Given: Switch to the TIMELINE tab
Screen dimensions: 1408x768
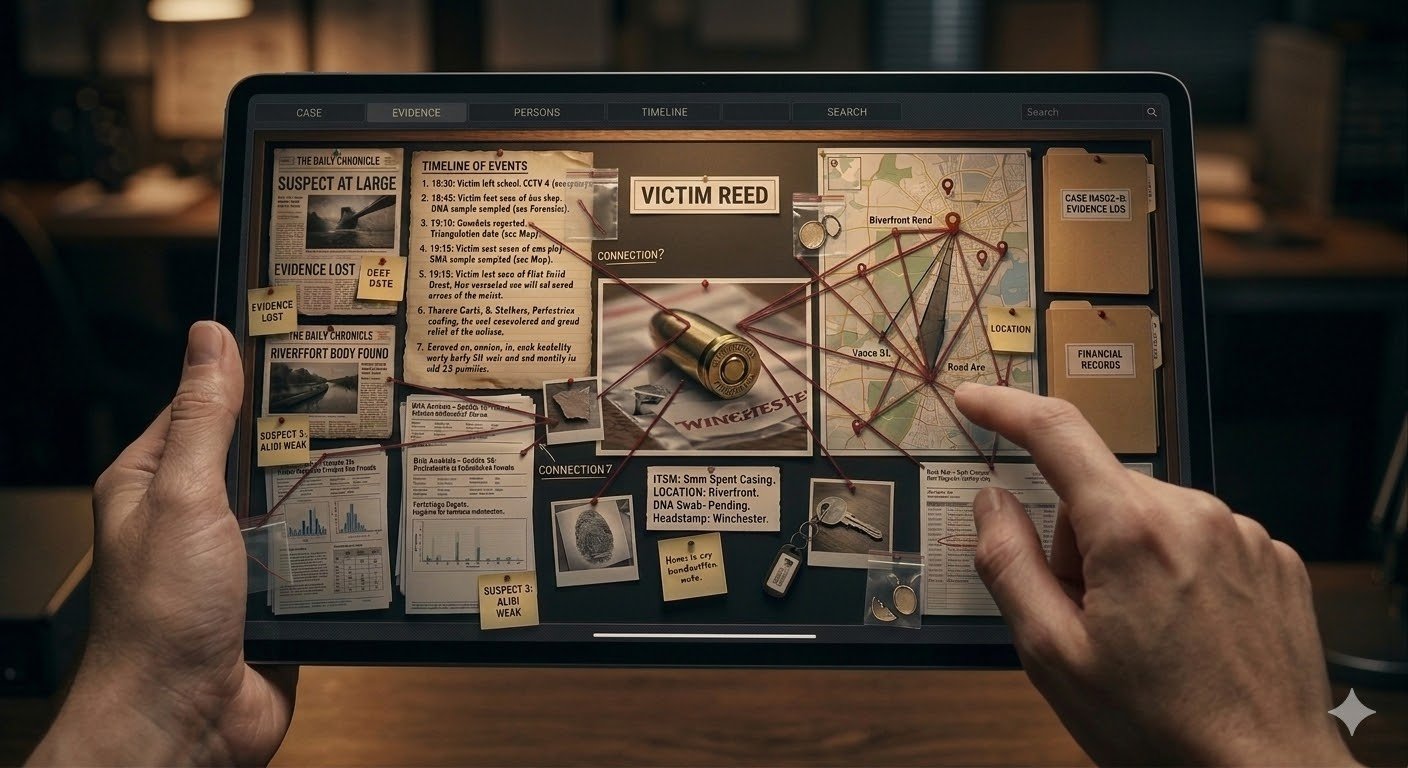Looking at the screenshot, I should (x=664, y=112).
